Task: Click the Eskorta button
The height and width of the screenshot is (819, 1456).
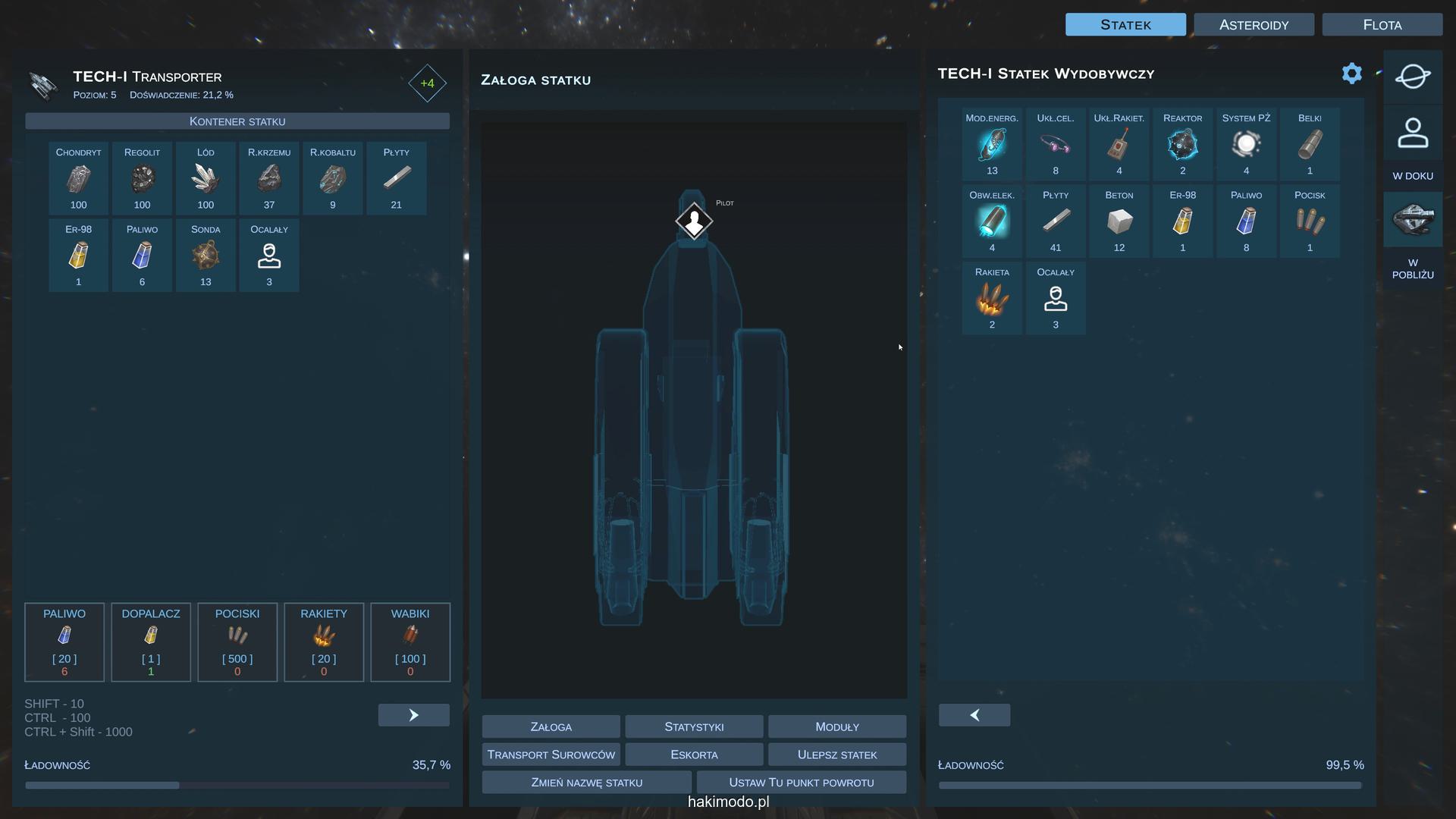Action: click(x=694, y=755)
